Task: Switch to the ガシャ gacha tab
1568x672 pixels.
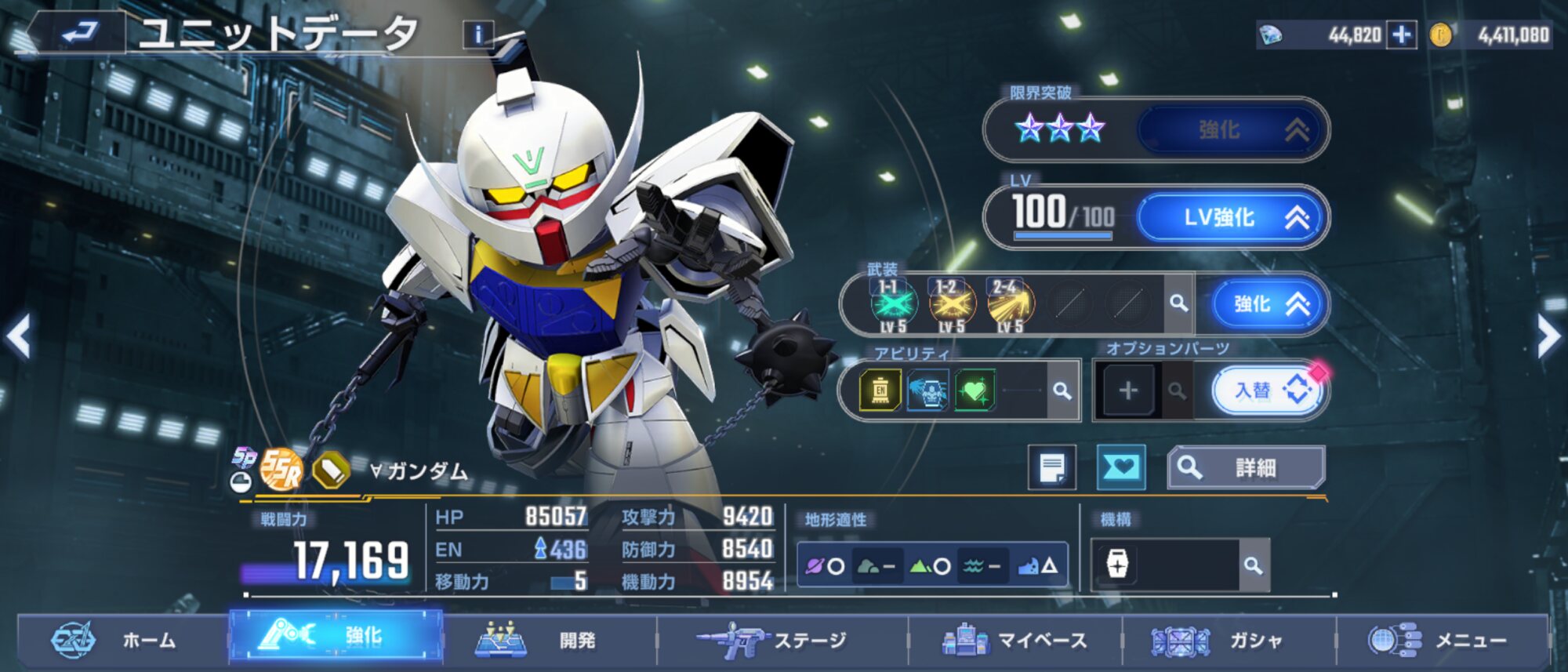Action: pyautogui.click(x=1229, y=641)
